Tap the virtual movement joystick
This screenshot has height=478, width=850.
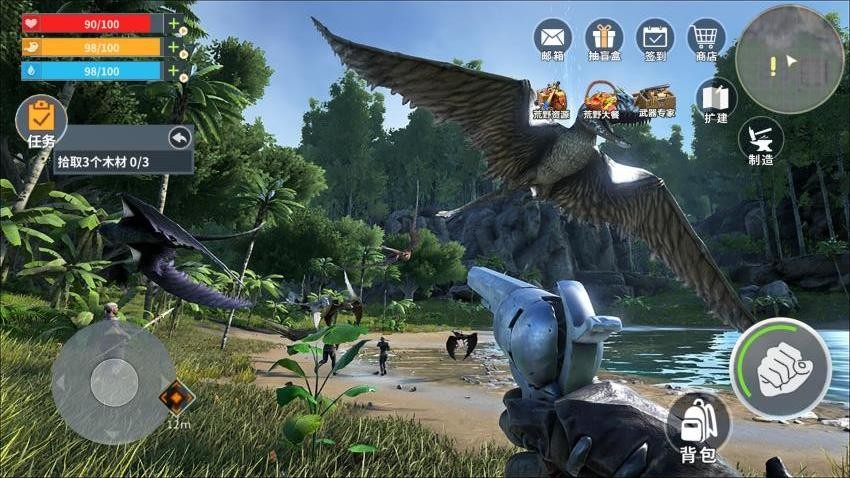114,382
